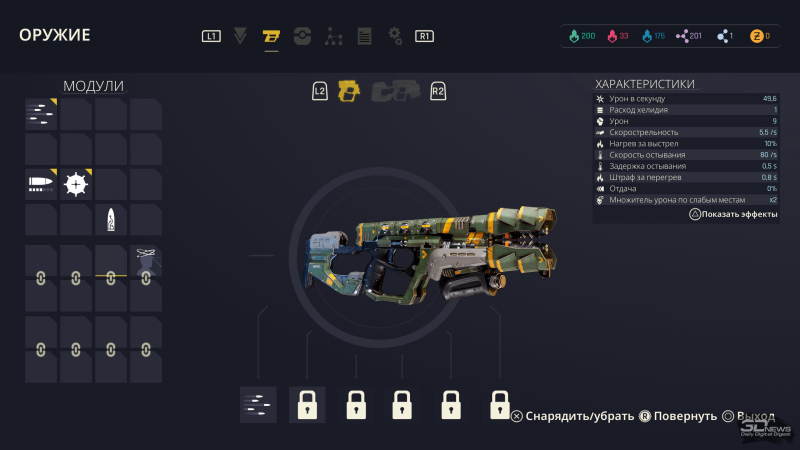
Task: Click the equipped speed-lines weapon slot
Action: click(258, 404)
